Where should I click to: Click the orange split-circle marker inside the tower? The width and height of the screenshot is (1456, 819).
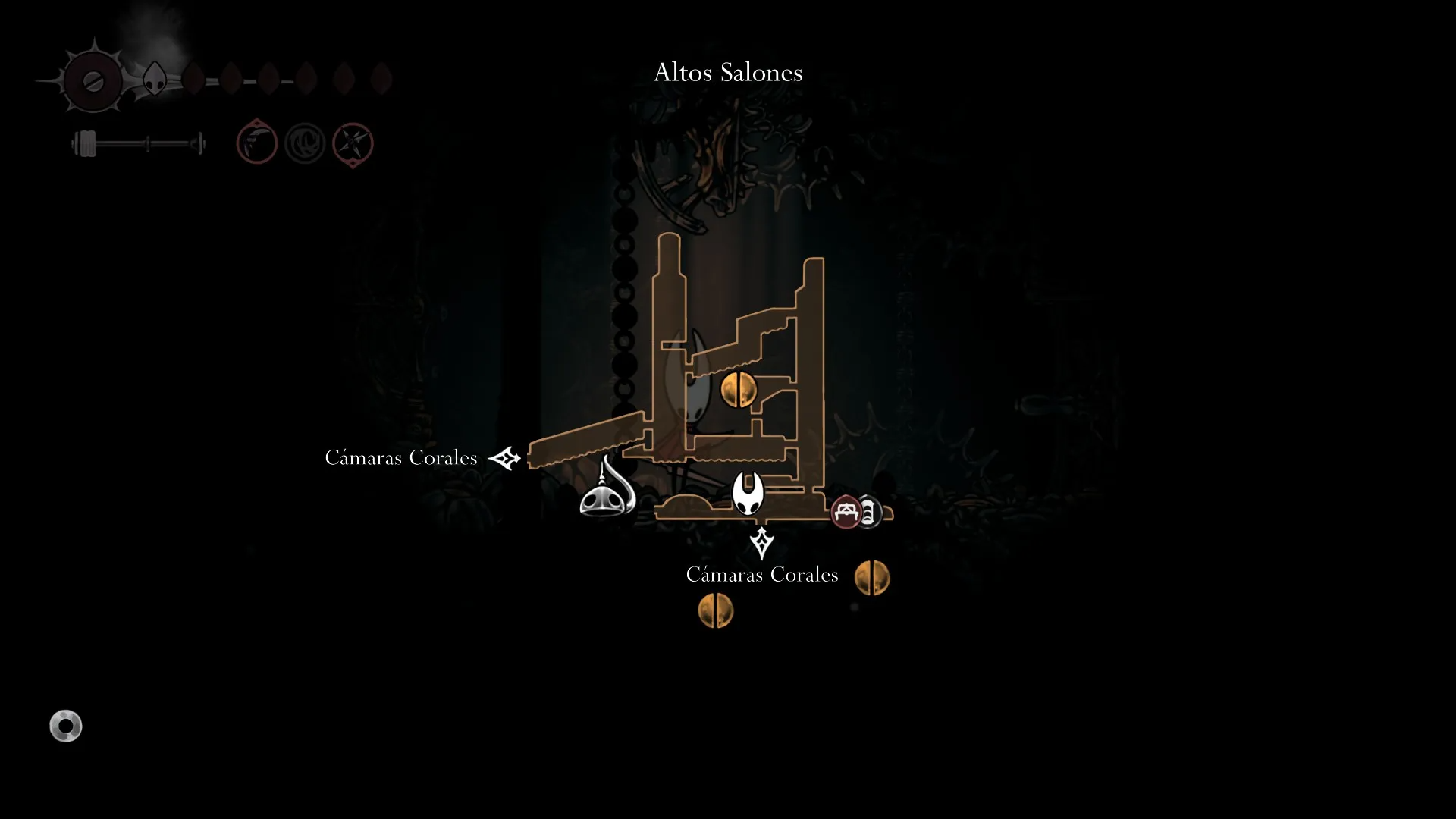738,390
